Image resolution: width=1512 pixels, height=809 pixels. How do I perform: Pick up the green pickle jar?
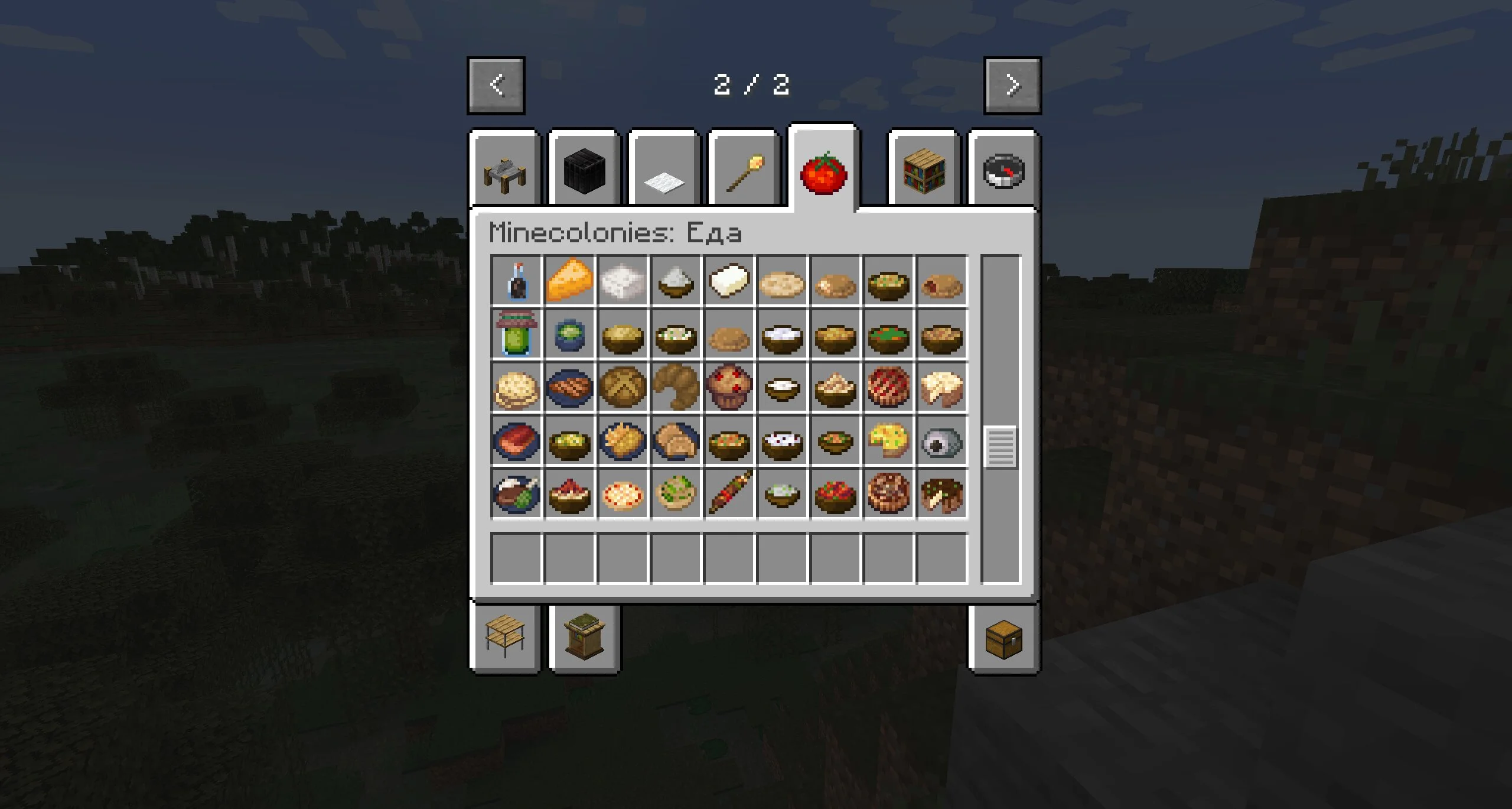click(516, 334)
